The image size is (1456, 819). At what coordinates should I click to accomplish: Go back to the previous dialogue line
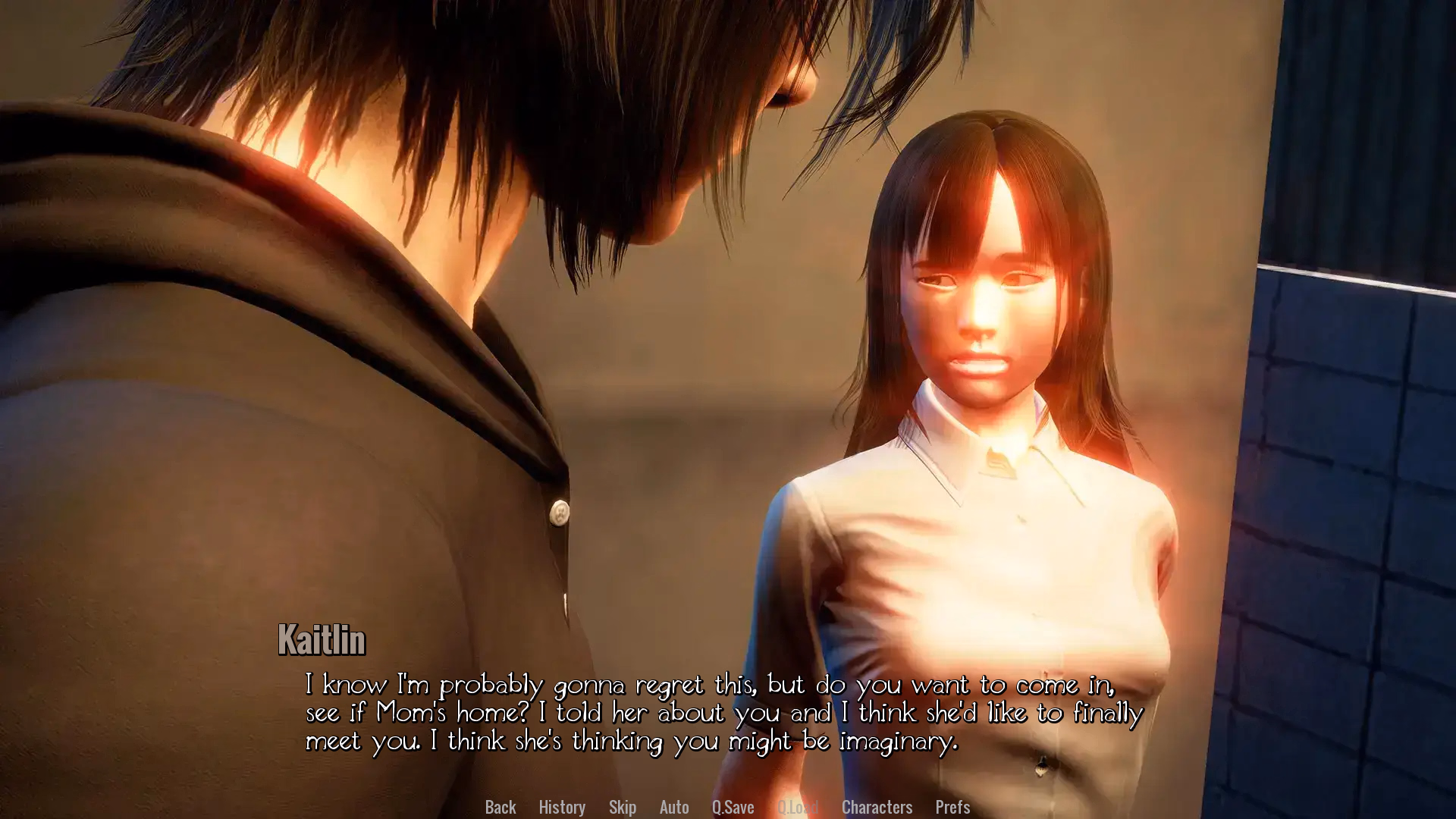pos(500,807)
